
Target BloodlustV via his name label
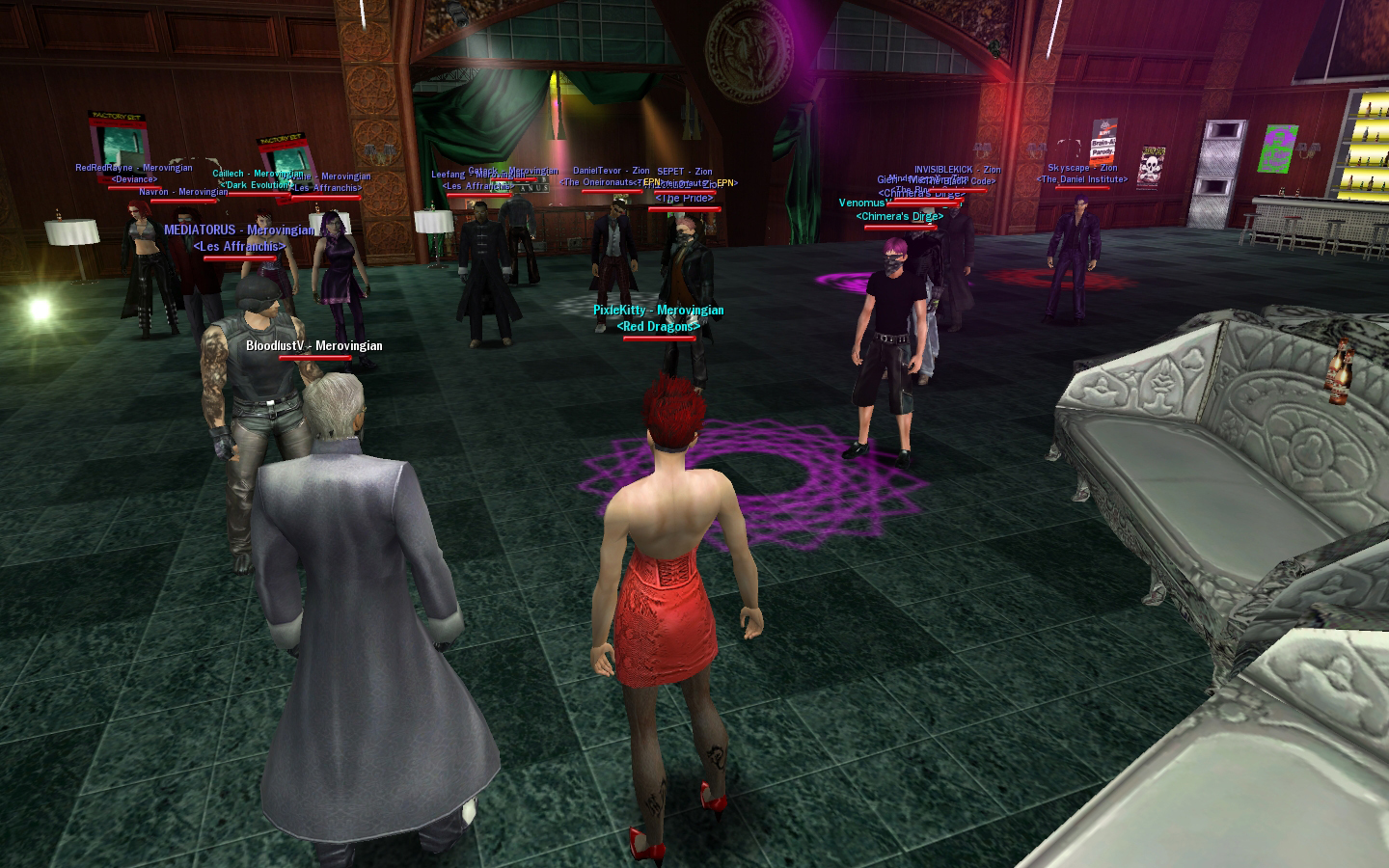coord(313,346)
